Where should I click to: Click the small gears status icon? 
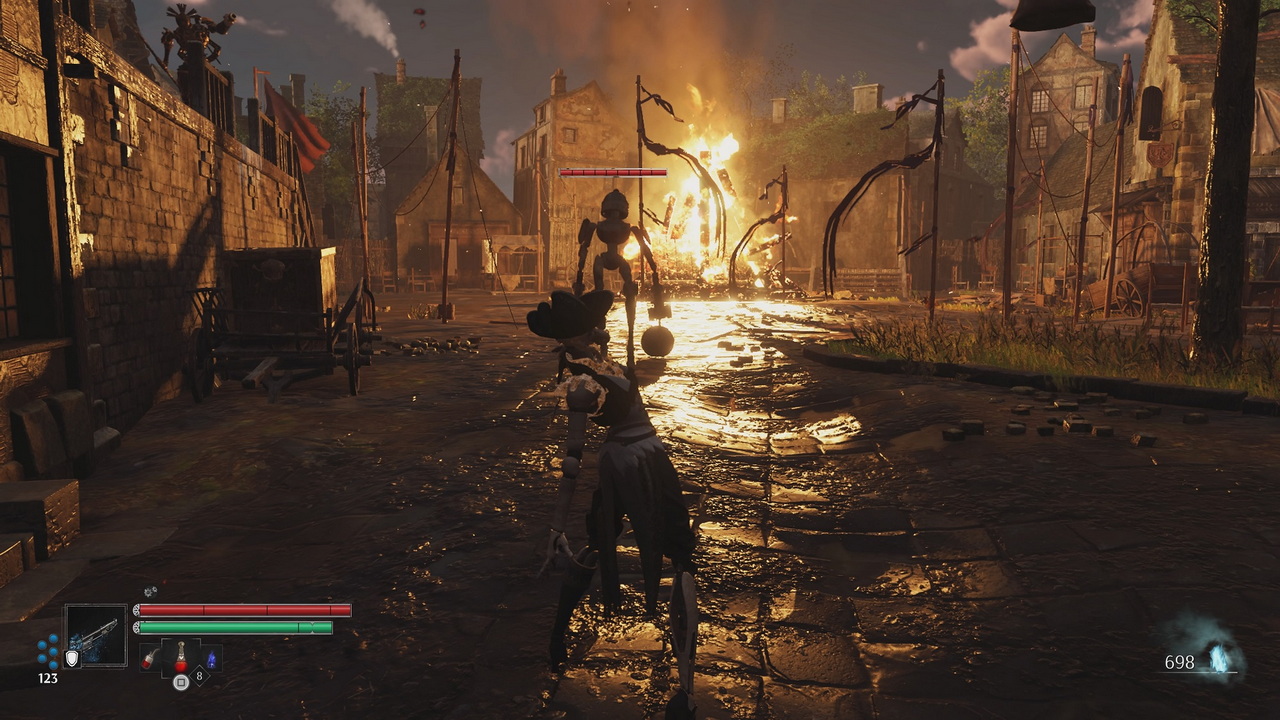150,592
